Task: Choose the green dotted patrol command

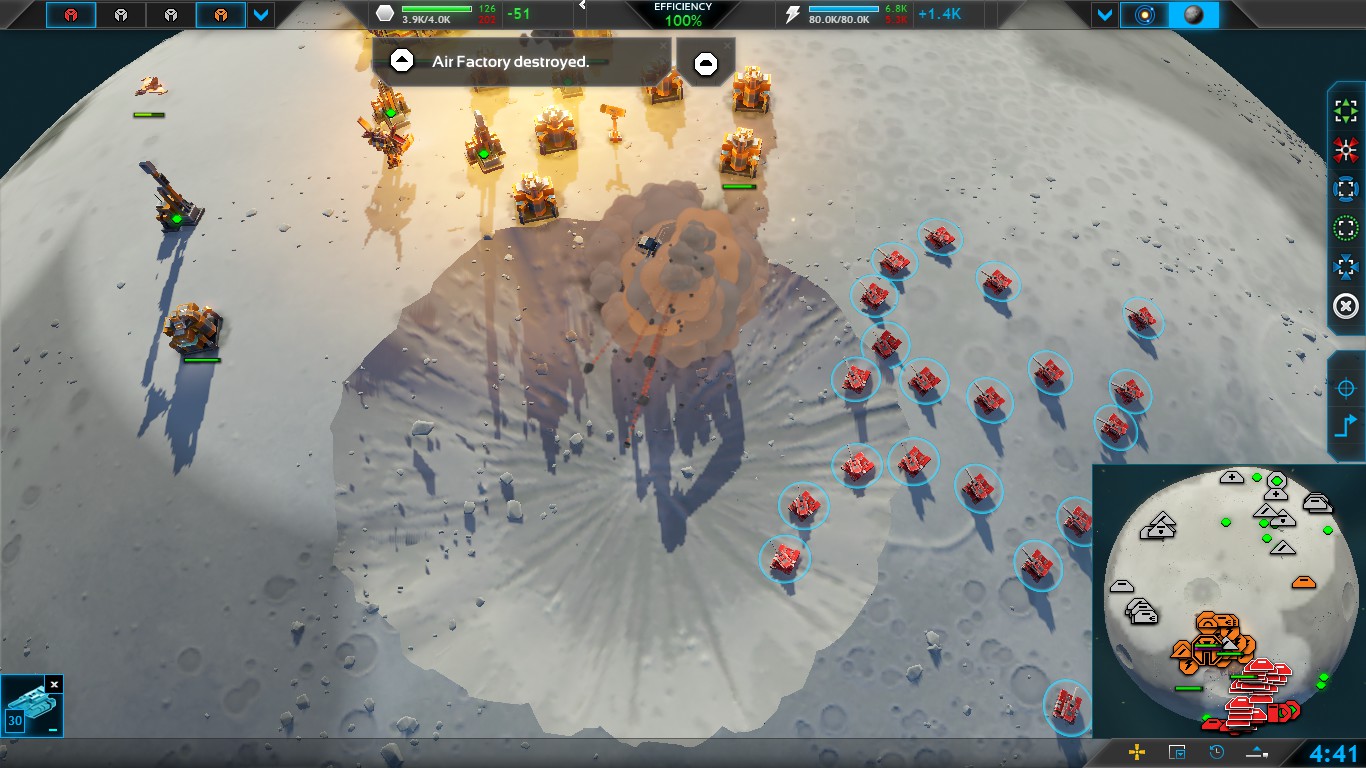Action: pyautogui.click(x=1346, y=228)
